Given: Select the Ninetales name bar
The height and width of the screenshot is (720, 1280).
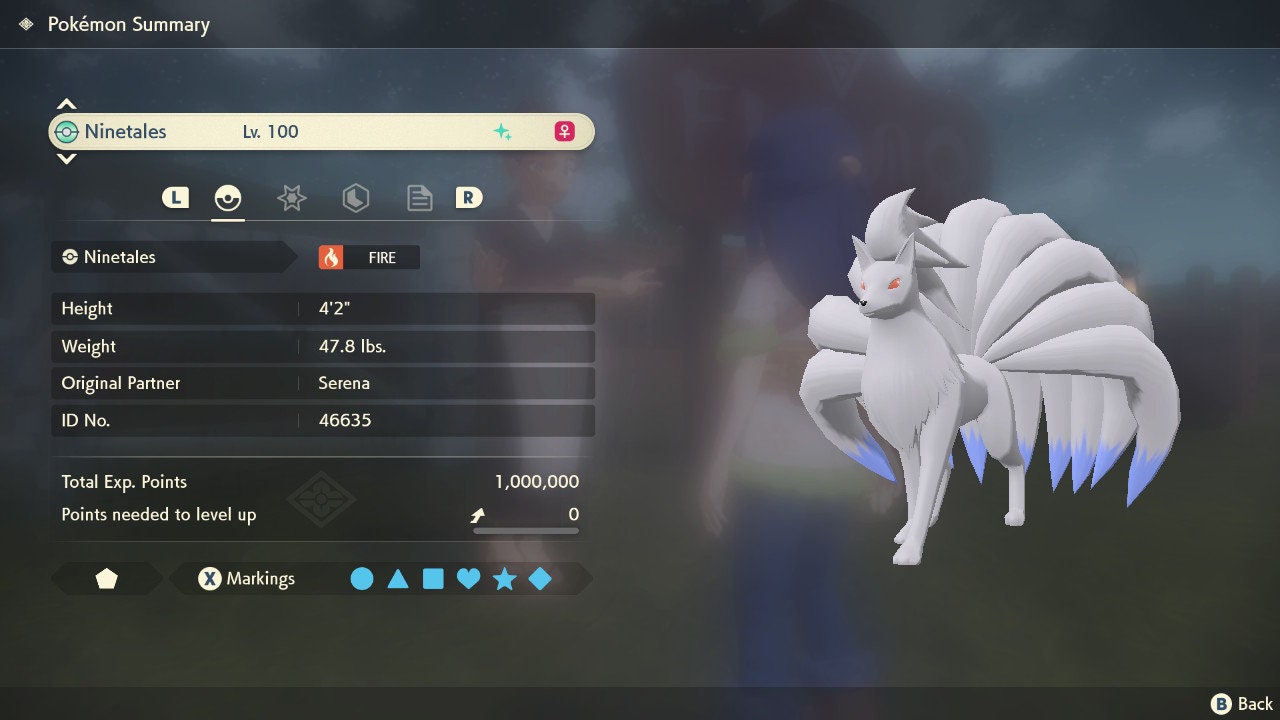Looking at the screenshot, I should 320,132.
